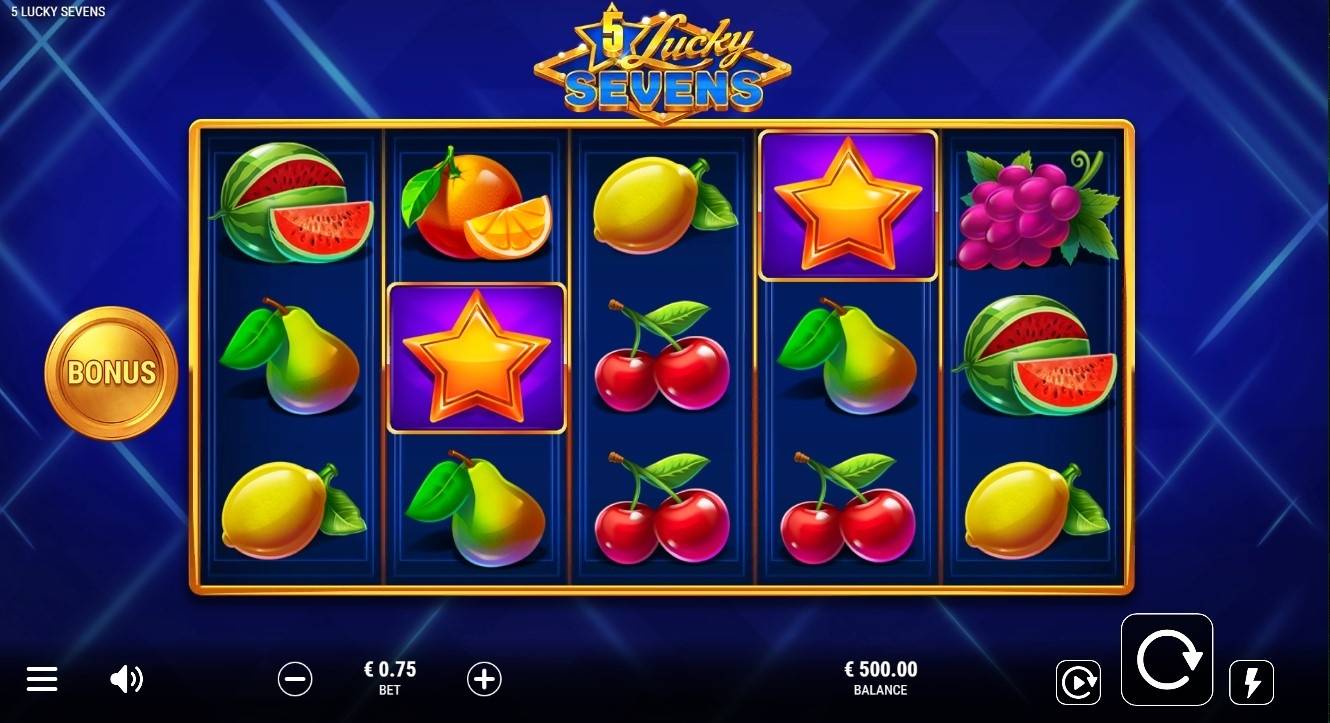This screenshot has width=1330, height=723.
Task: Click the minus button to lower bet
Action: (x=295, y=678)
